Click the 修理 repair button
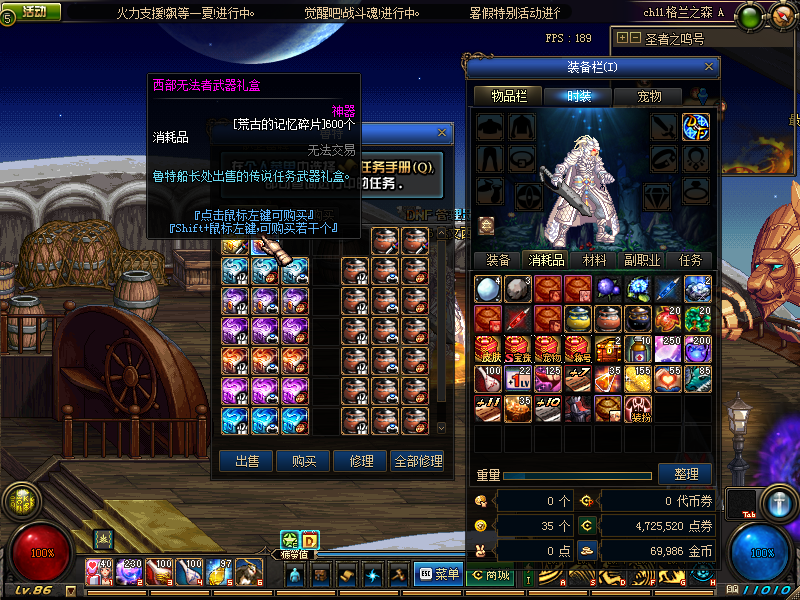 coord(361,461)
